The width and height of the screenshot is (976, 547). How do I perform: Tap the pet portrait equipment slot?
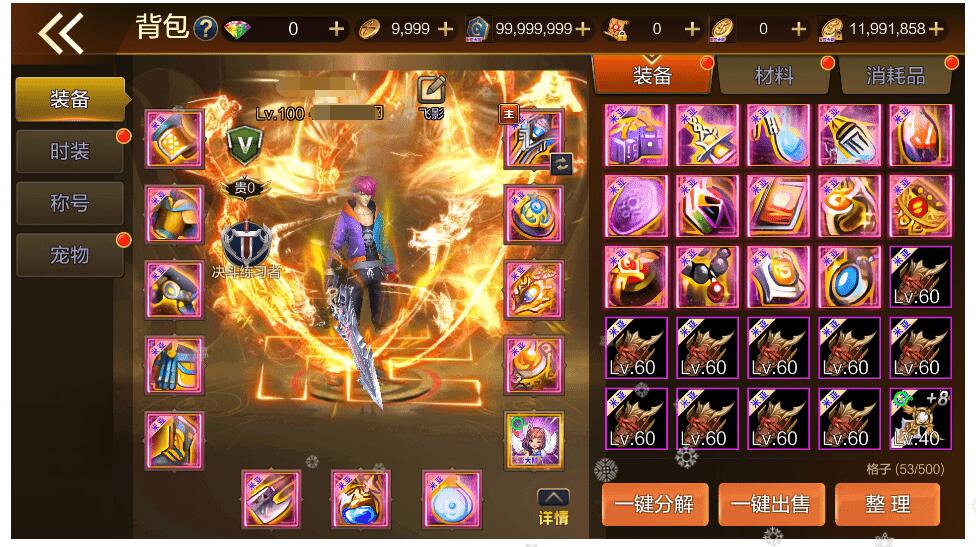tap(534, 440)
